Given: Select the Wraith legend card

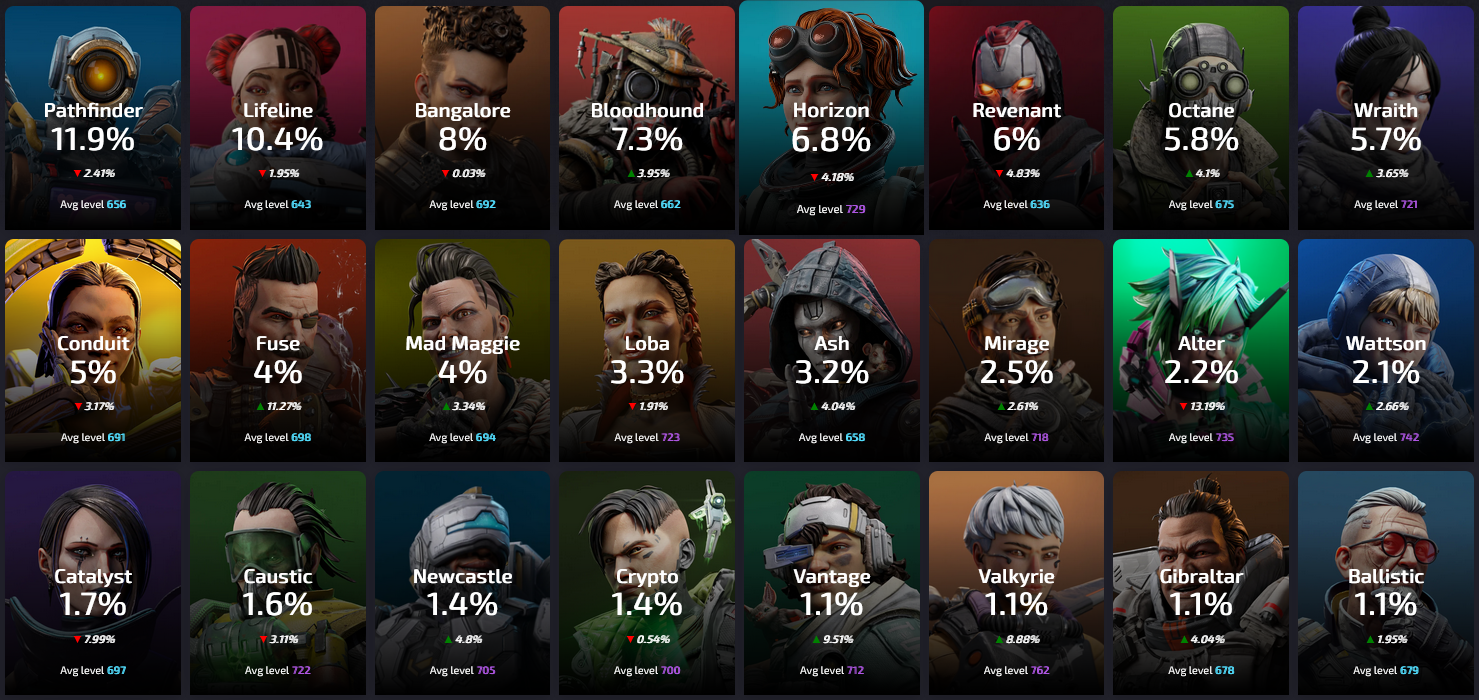Looking at the screenshot, I should click(x=1385, y=118).
